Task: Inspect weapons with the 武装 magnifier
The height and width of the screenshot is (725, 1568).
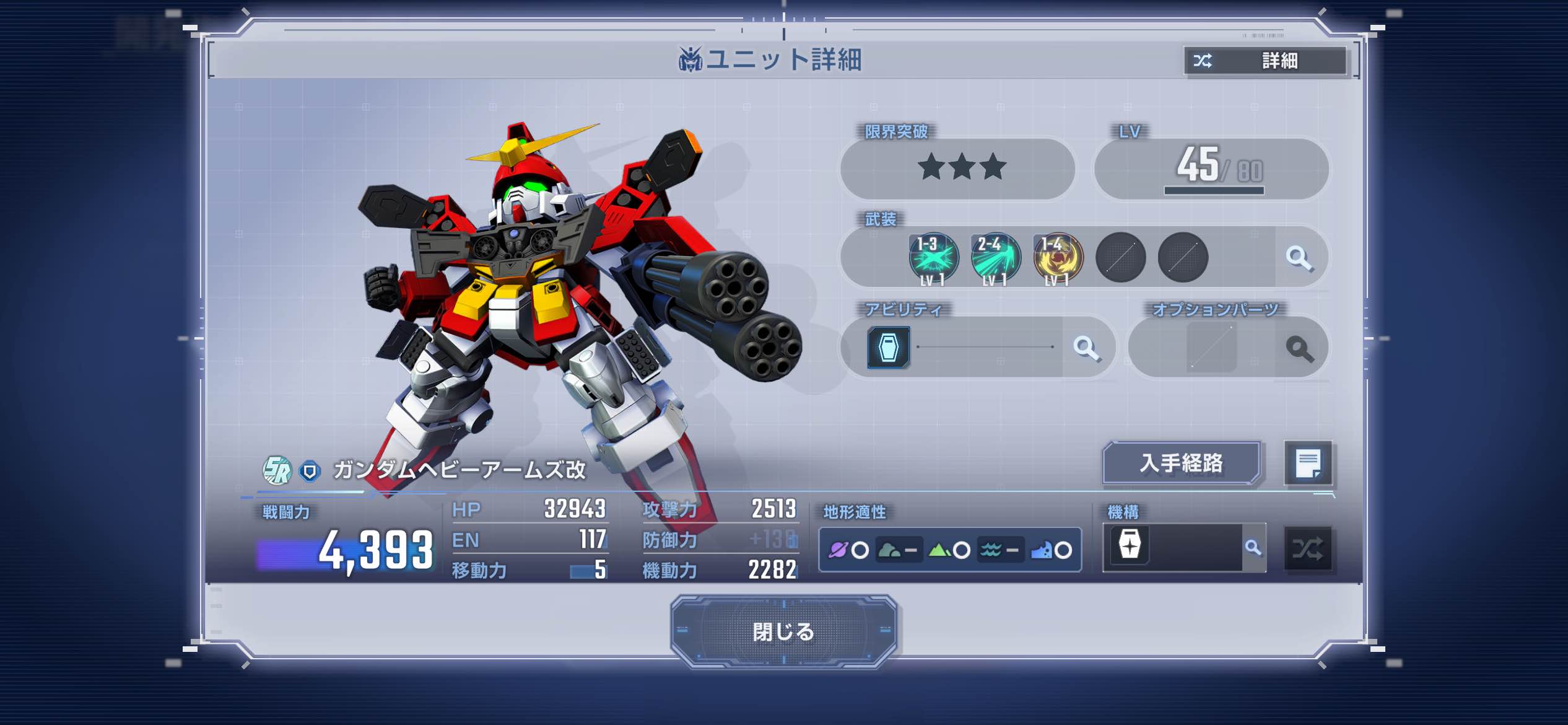Action: [x=1299, y=258]
